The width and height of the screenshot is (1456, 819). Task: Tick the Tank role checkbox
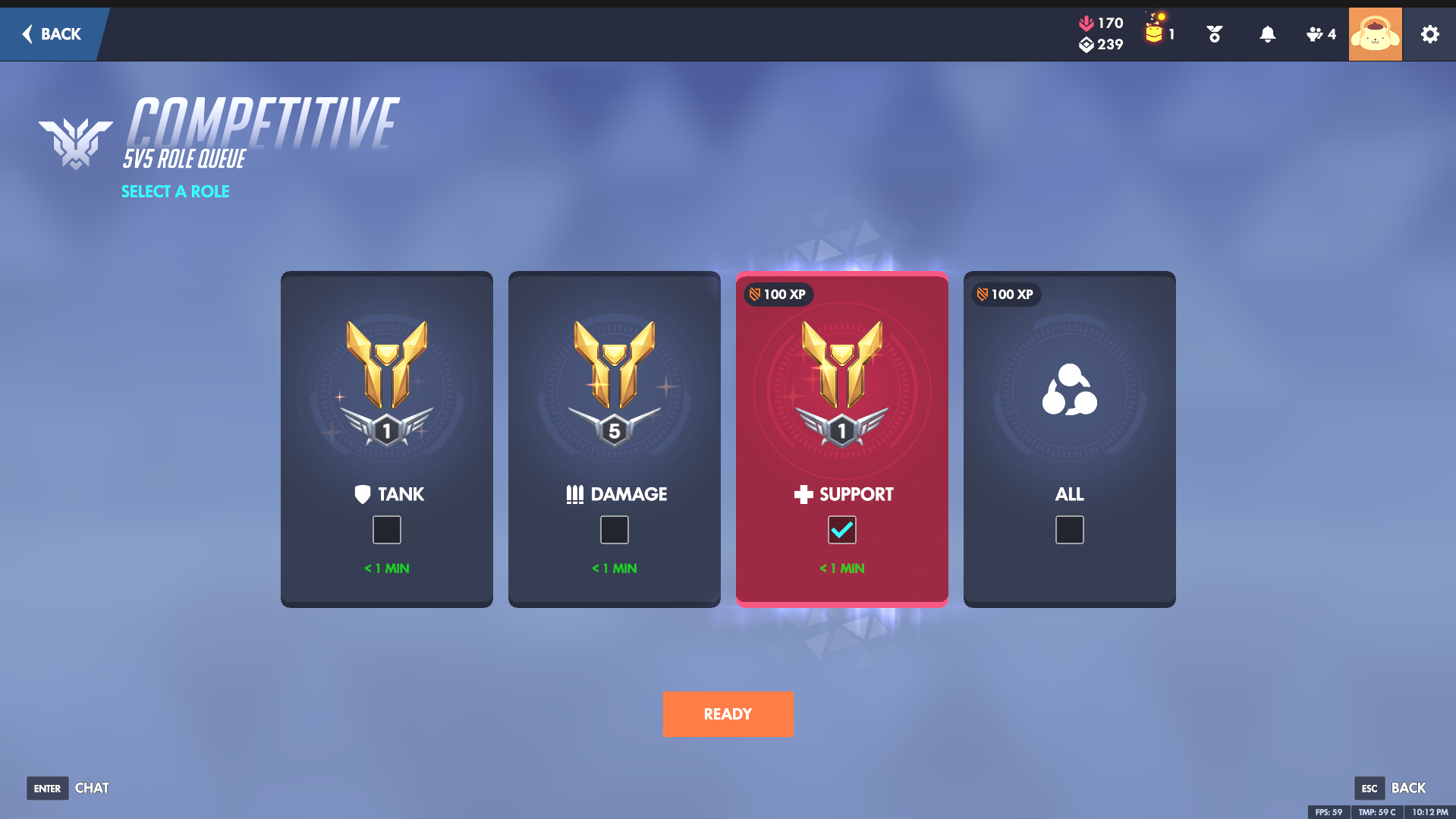387,530
